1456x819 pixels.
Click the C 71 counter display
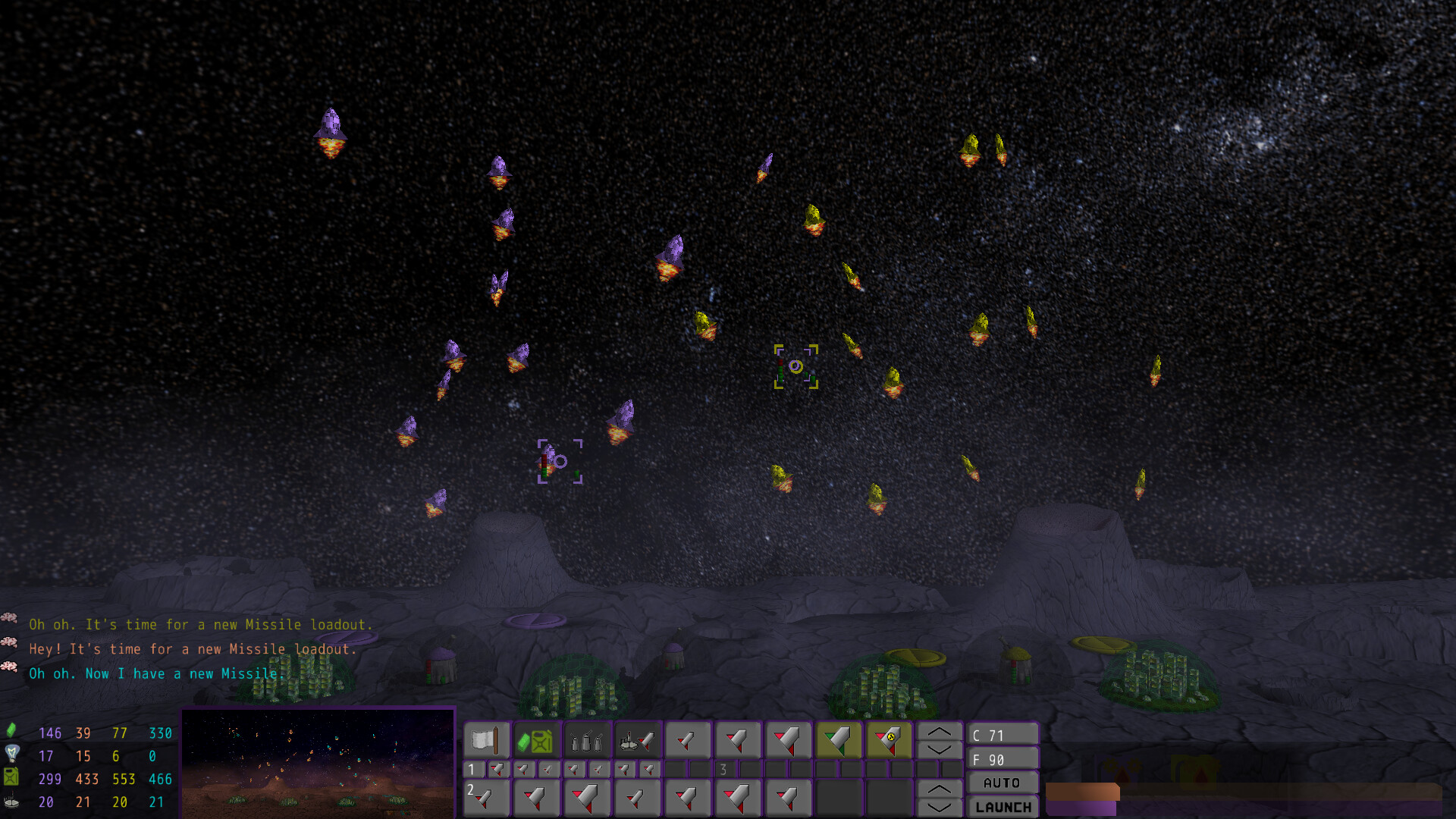click(1003, 733)
